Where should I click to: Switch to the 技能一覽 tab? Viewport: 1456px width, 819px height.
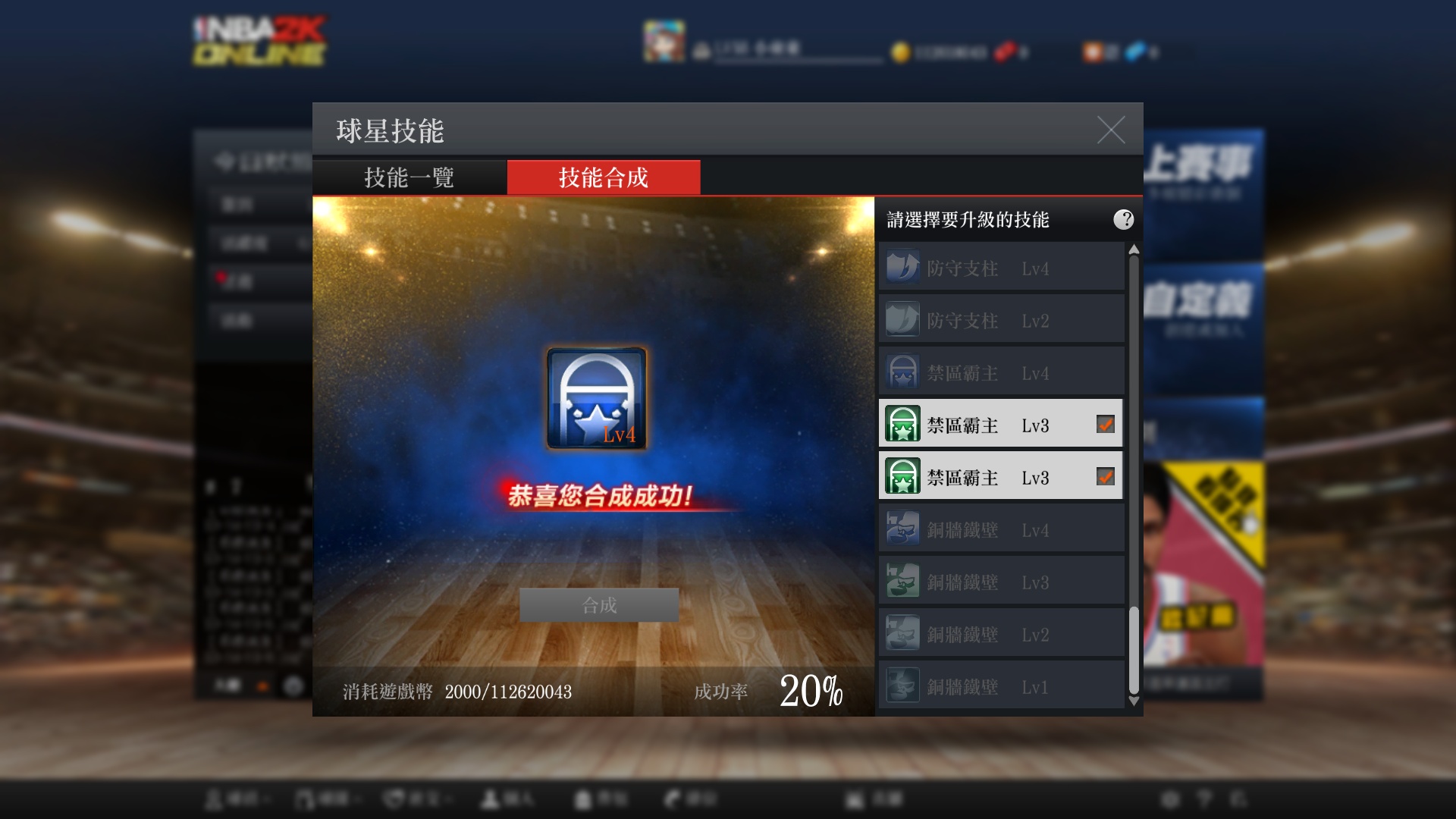408,177
